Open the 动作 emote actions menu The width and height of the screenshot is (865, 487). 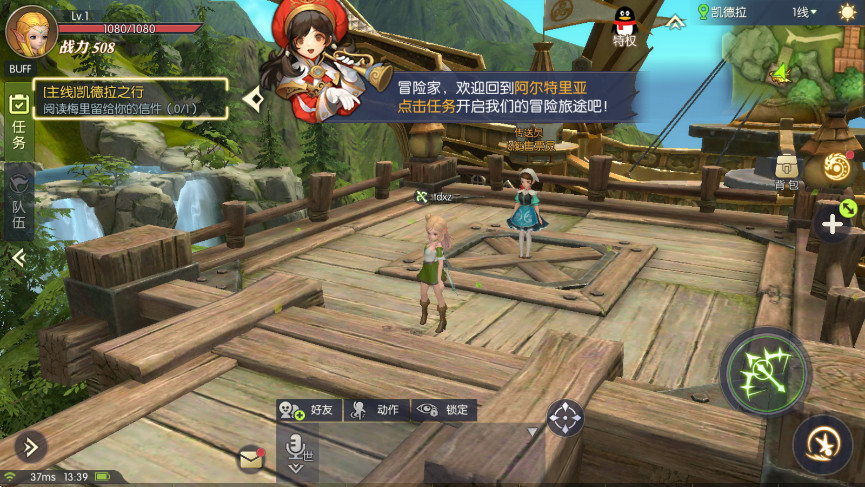(377, 410)
